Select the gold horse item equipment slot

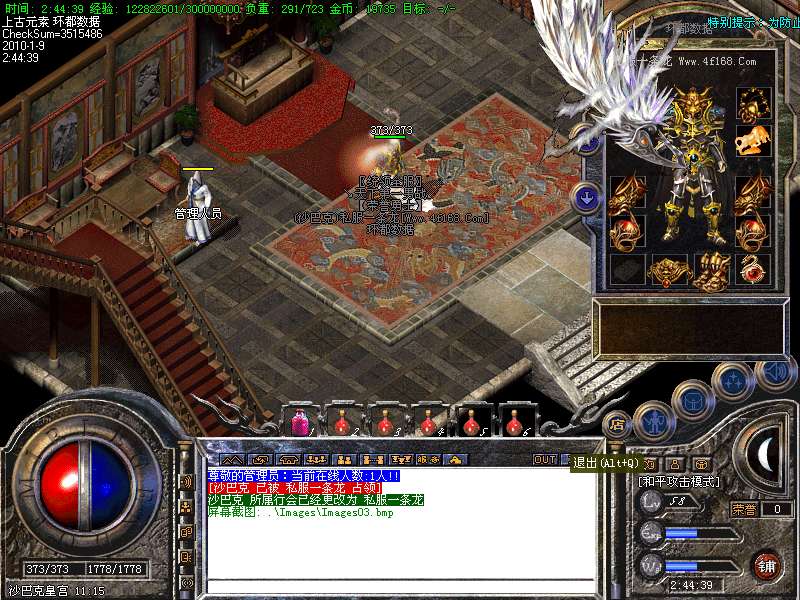pos(753,140)
